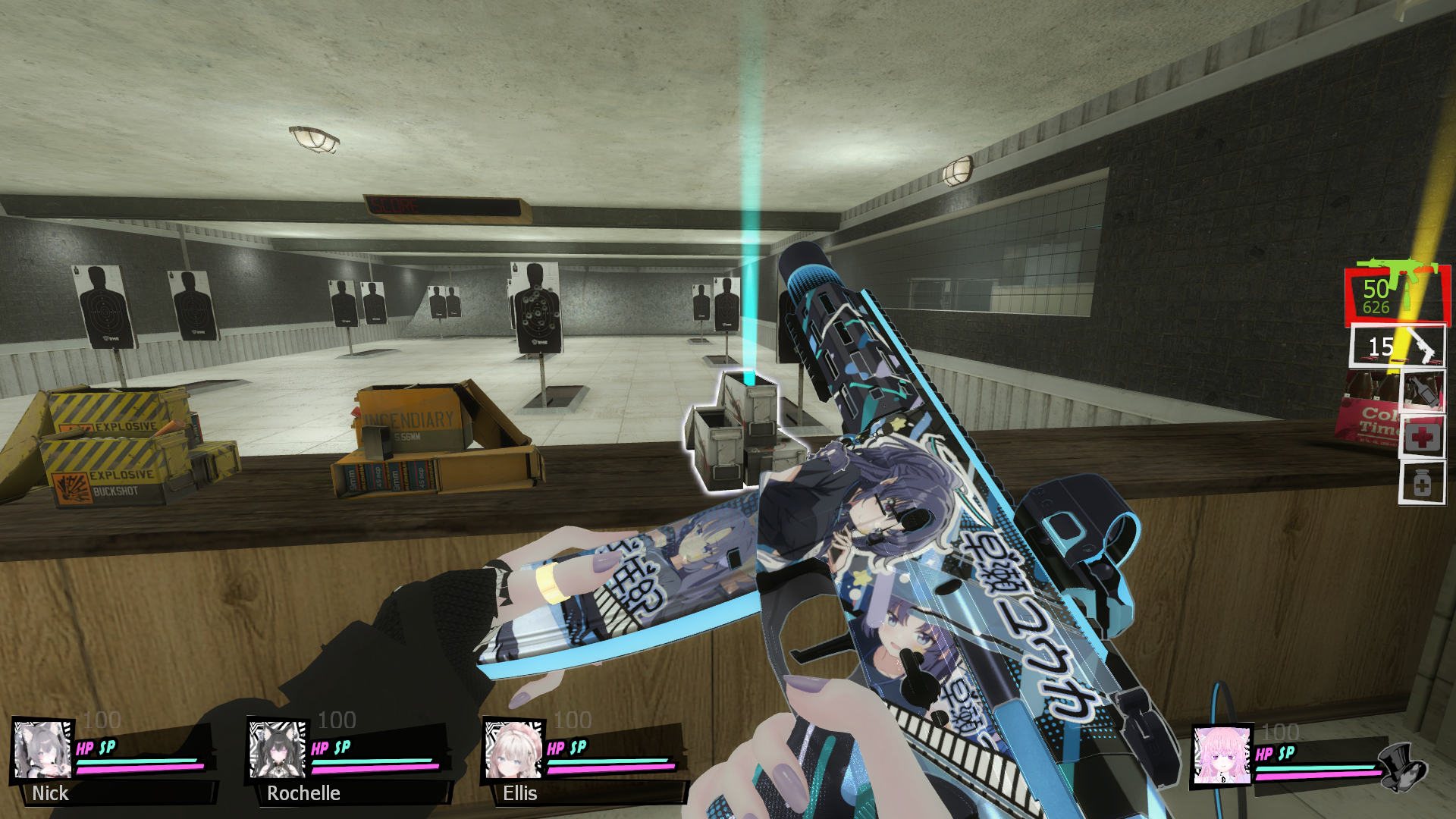Click Rochelle's teammate portrait
This screenshot has width=1456, height=819.
click(278, 750)
